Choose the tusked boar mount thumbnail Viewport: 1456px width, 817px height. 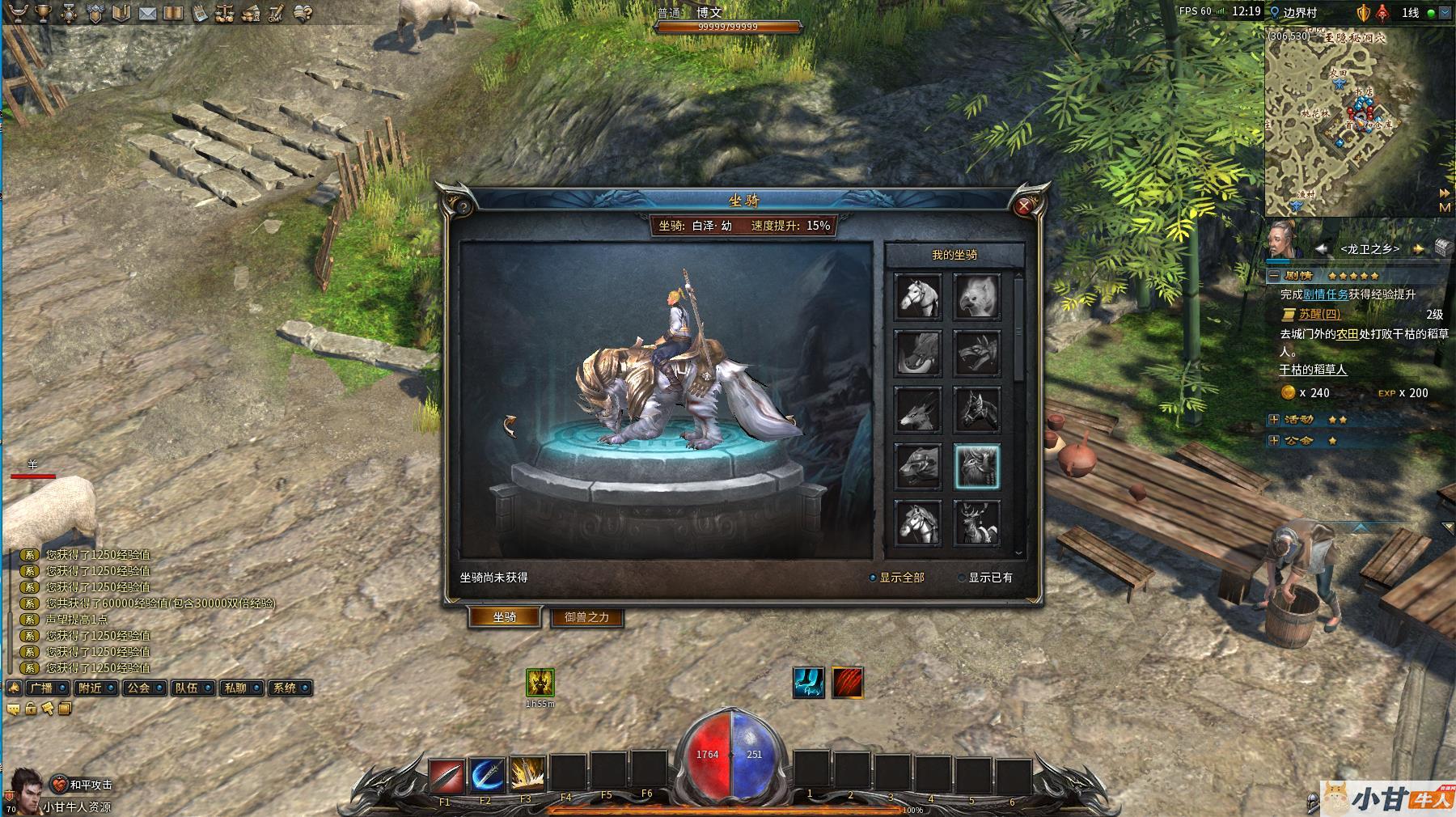click(x=918, y=353)
